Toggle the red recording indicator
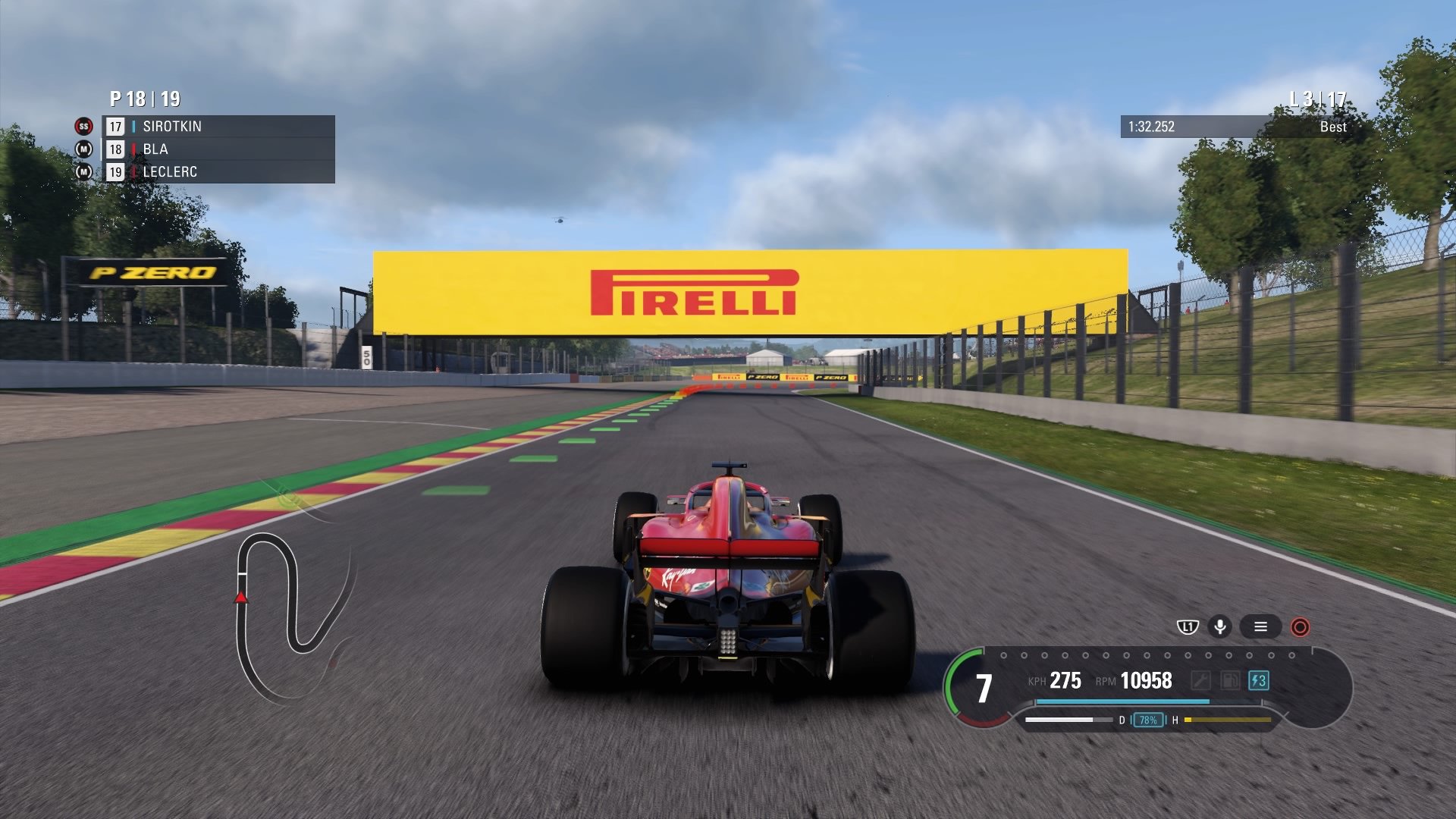 tap(1300, 628)
